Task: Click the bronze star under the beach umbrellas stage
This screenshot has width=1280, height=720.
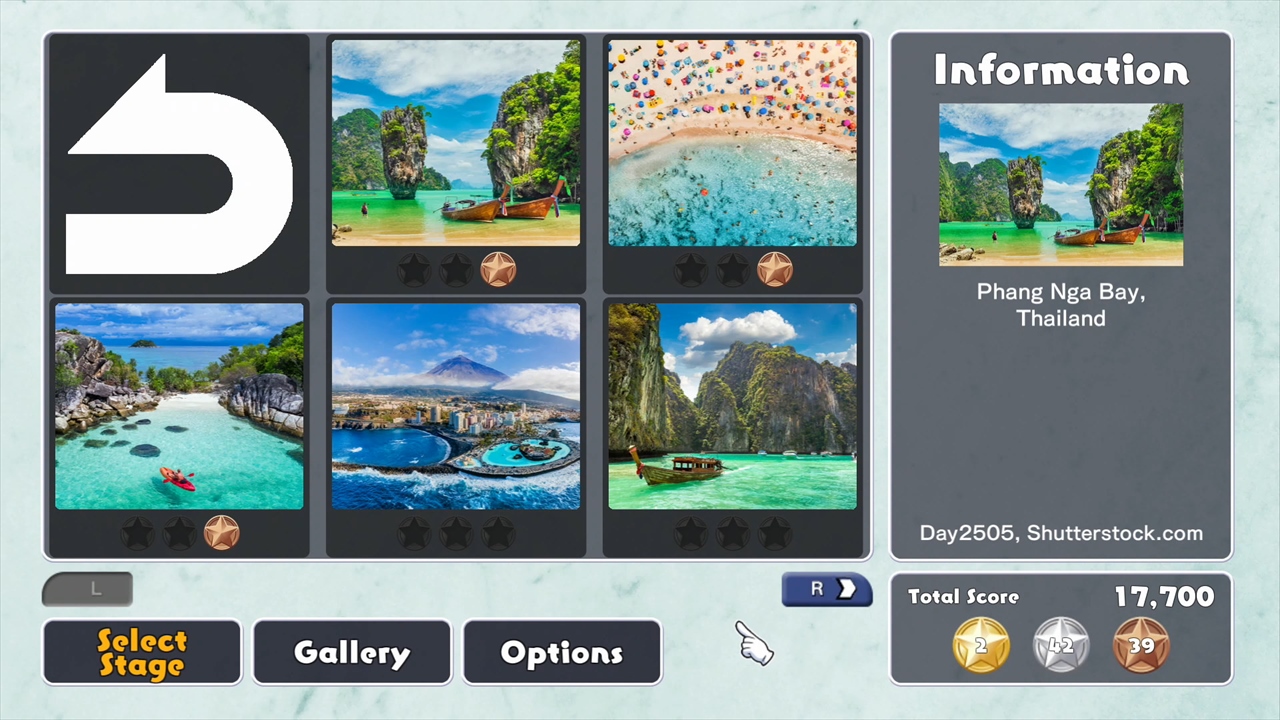Action: tap(776, 268)
